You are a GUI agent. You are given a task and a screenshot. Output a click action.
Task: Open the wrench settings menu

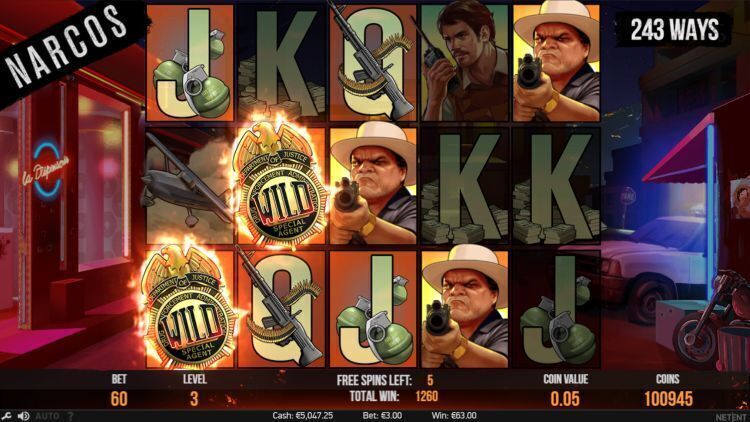click(7, 415)
